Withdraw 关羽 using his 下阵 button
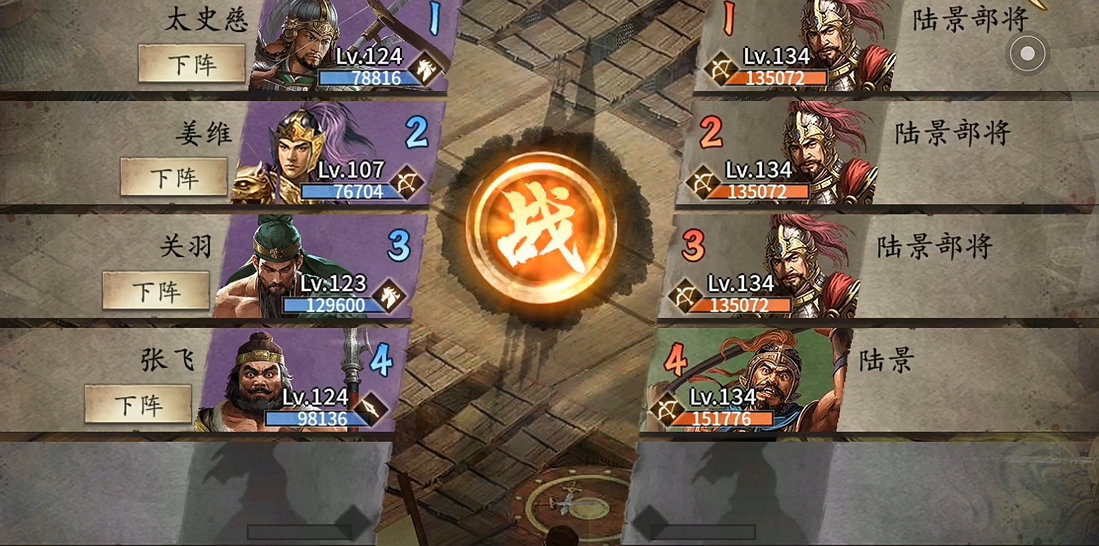Viewport: 1099px width, 546px height. (x=155, y=291)
